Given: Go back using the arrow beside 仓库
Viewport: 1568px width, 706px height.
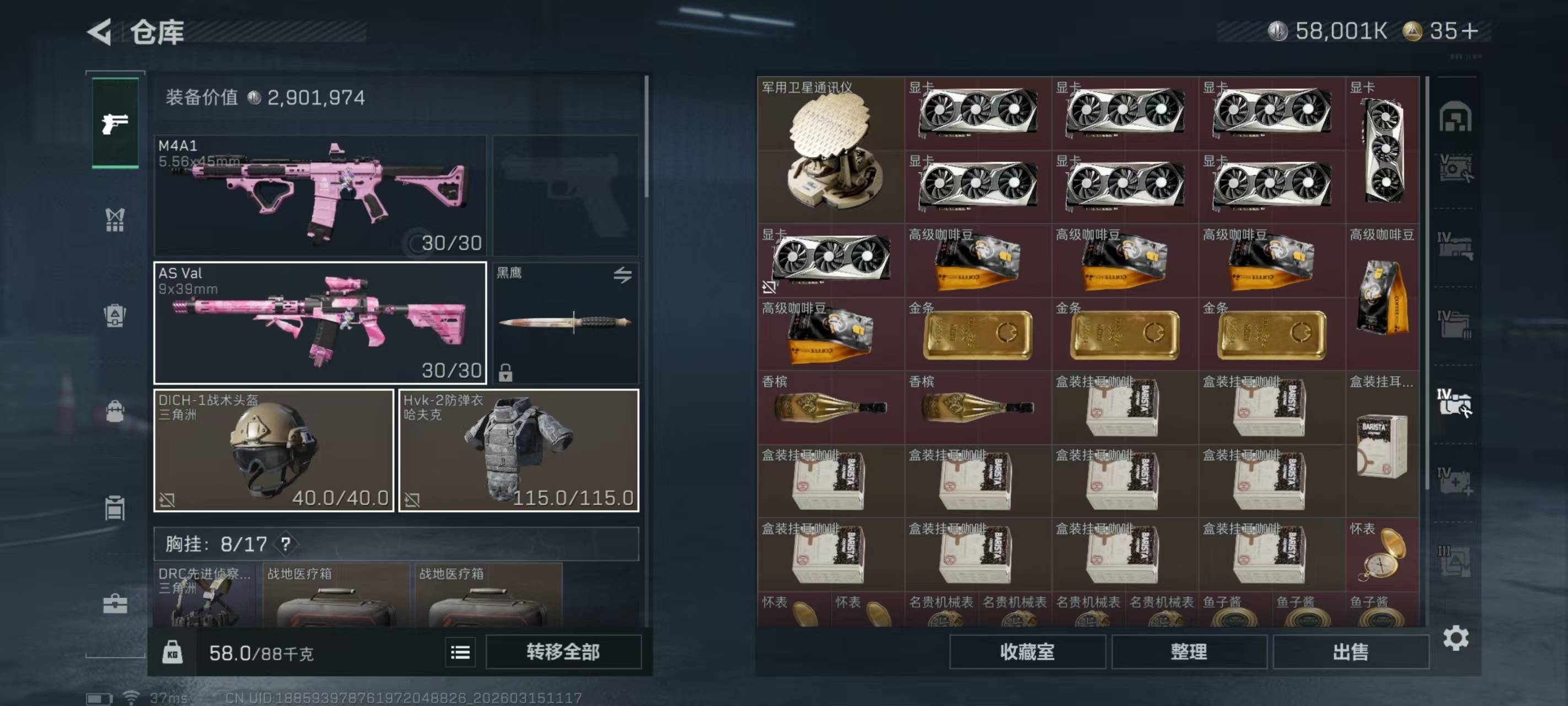Looking at the screenshot, I should coord(100,31).
